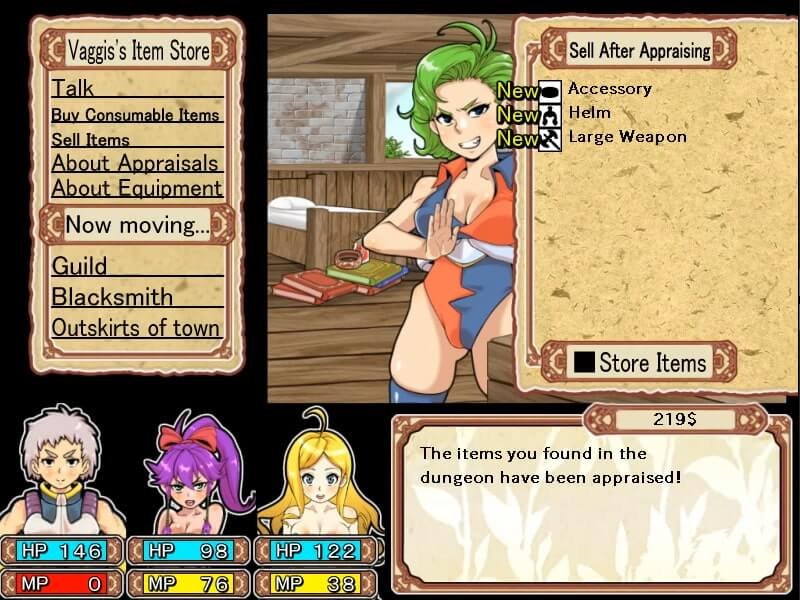Travel to the Guild
This screenshot has height=600, width=800.
pyautogui.click(x=80, y=266)
